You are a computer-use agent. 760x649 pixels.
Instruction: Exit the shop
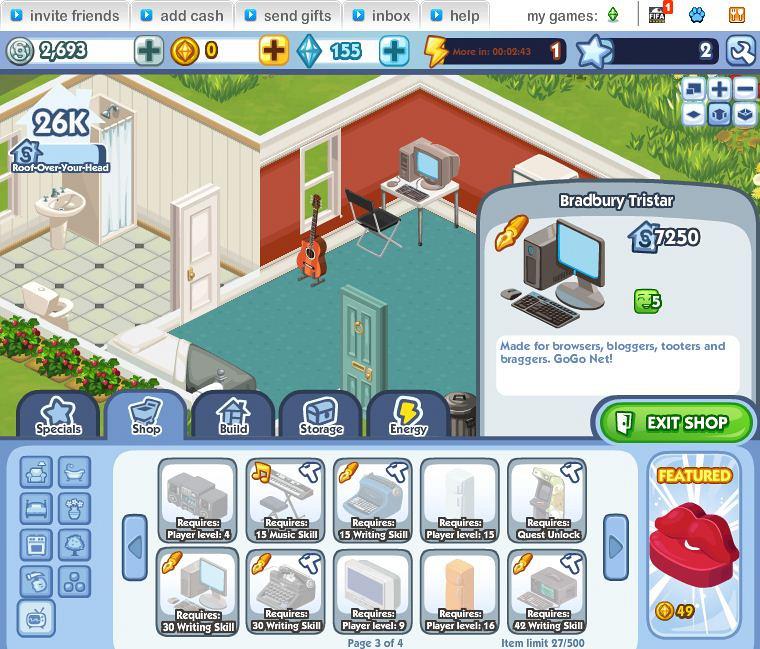[675, 422]
